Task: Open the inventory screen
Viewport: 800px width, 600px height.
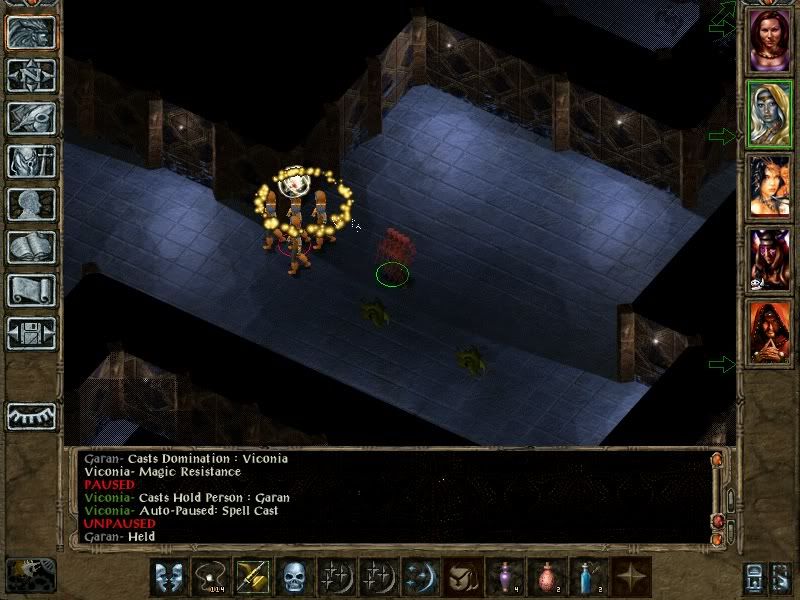Action: coord(30,161)
